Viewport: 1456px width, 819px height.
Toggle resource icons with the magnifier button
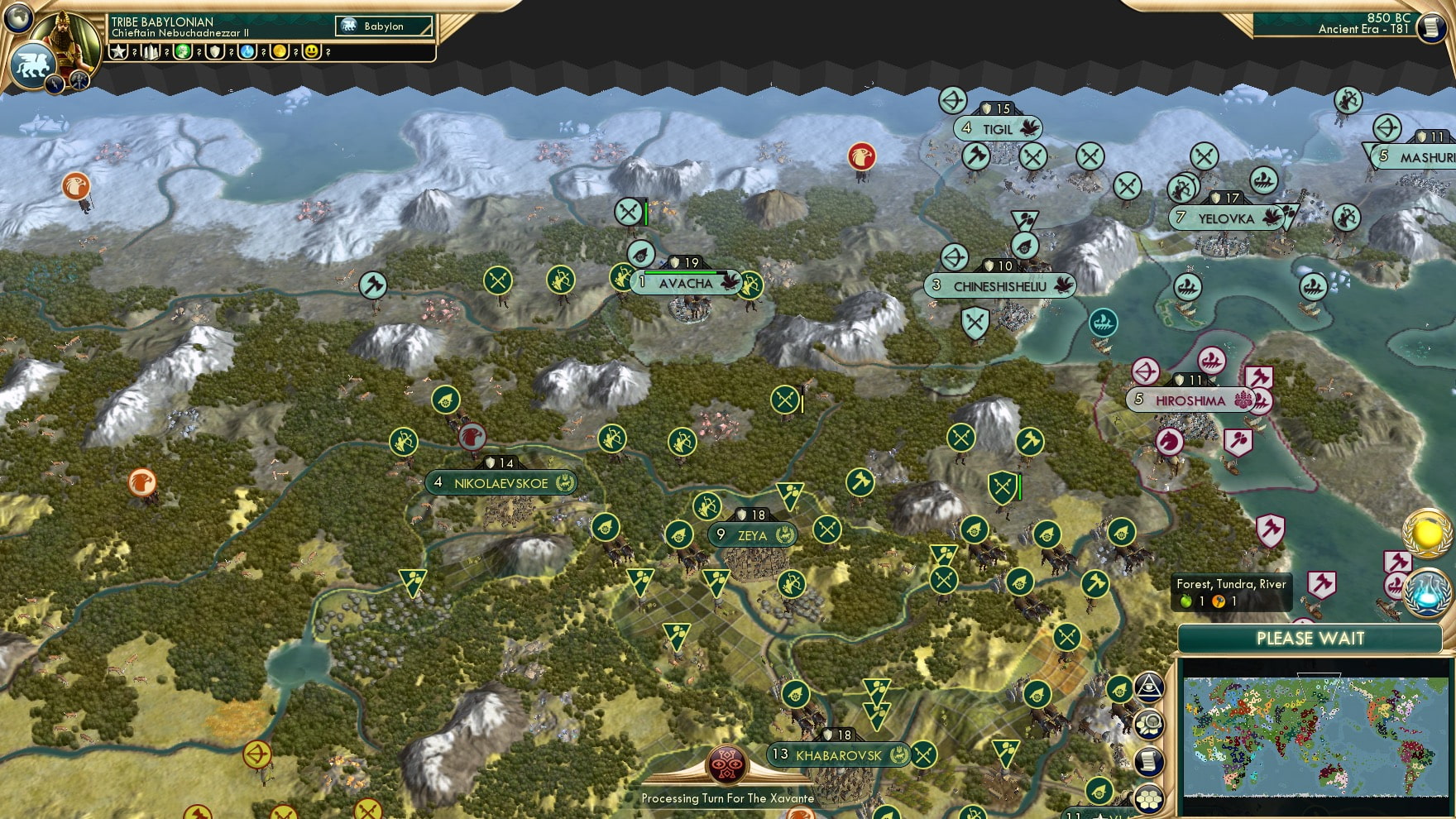(x=1150, y=722)
